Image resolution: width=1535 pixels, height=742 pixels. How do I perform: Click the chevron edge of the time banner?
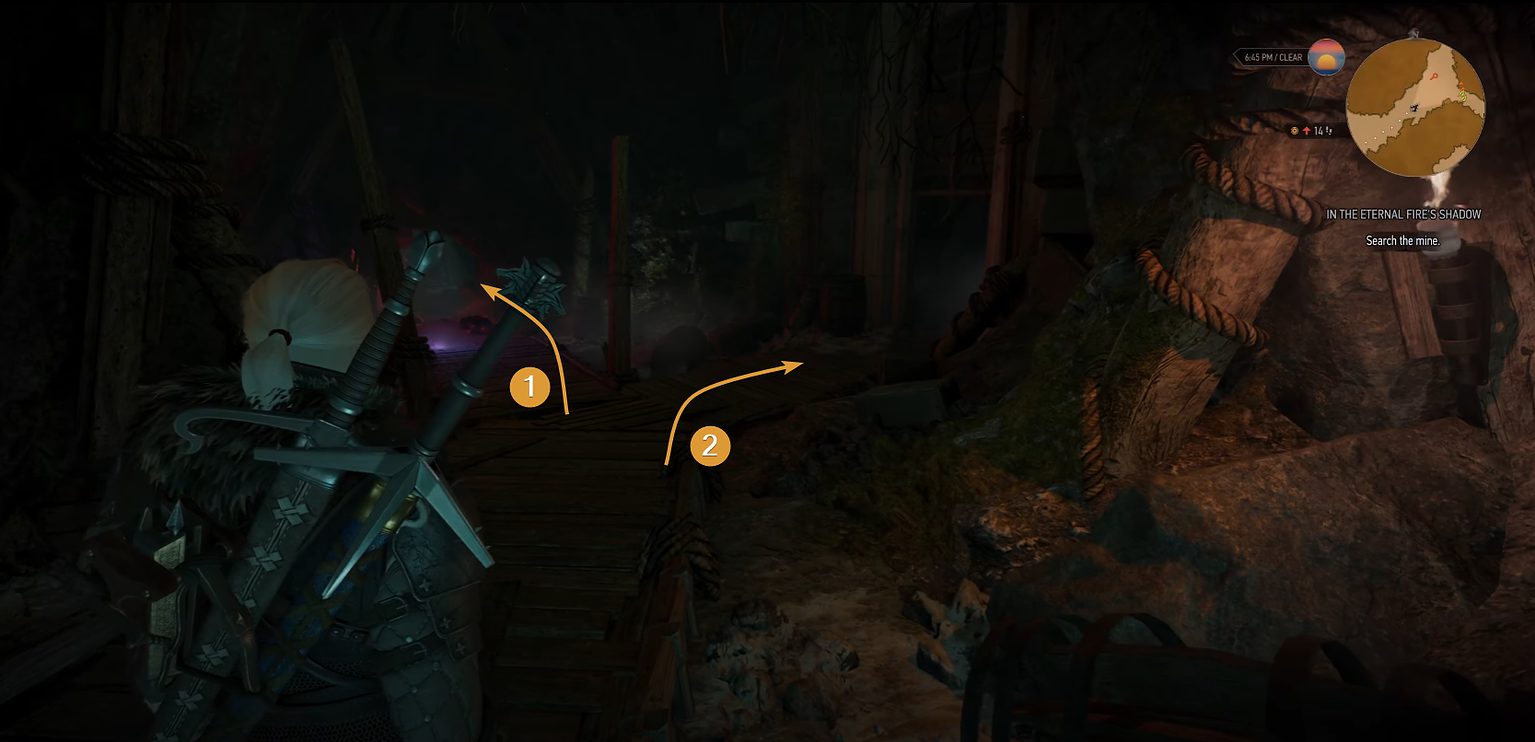(x=1237, y=56)
